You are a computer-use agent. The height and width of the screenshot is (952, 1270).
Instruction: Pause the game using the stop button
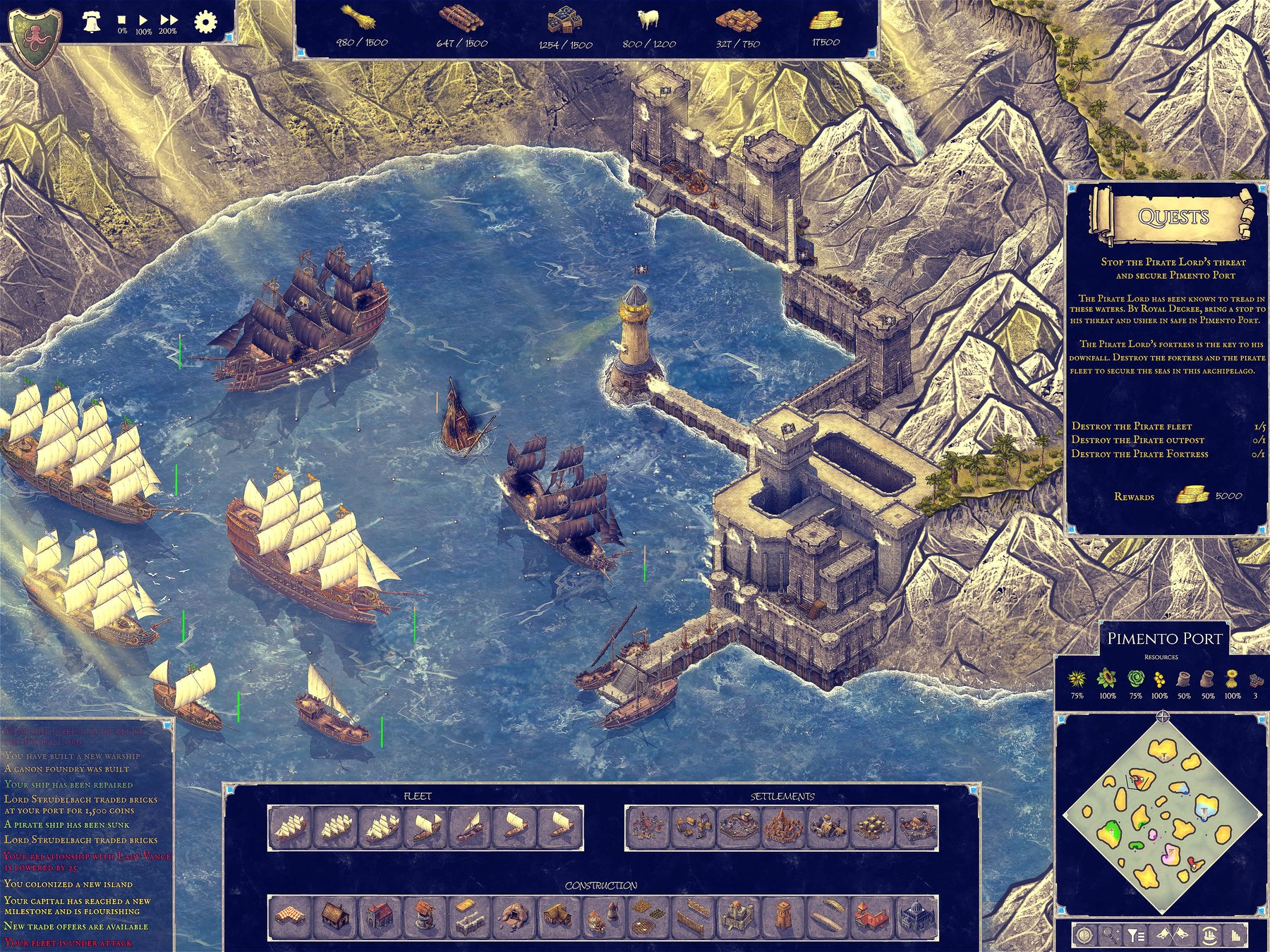point(121,20)
